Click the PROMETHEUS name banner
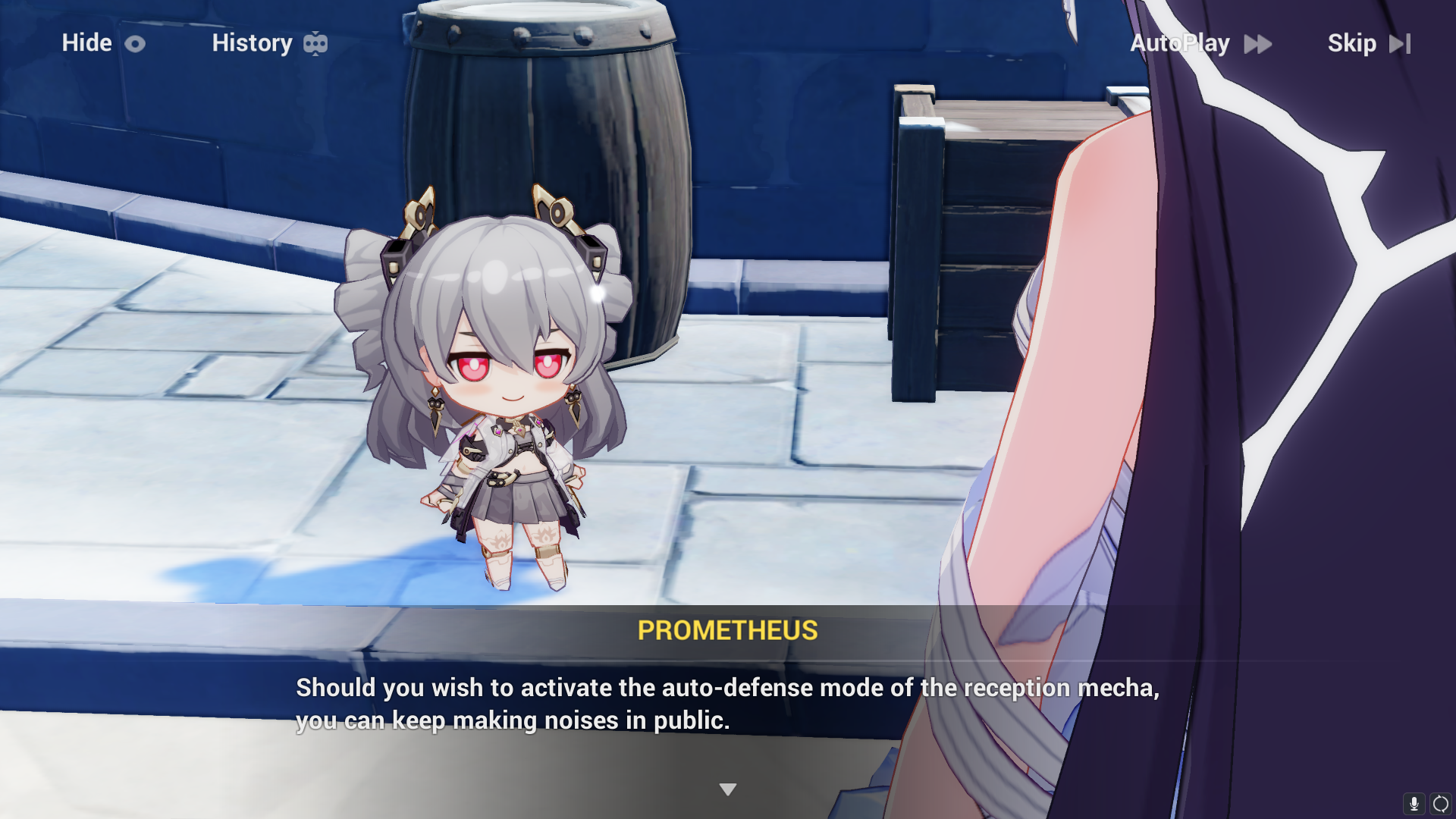Viewport: 1456px width, 819px height. click(726, 630)
